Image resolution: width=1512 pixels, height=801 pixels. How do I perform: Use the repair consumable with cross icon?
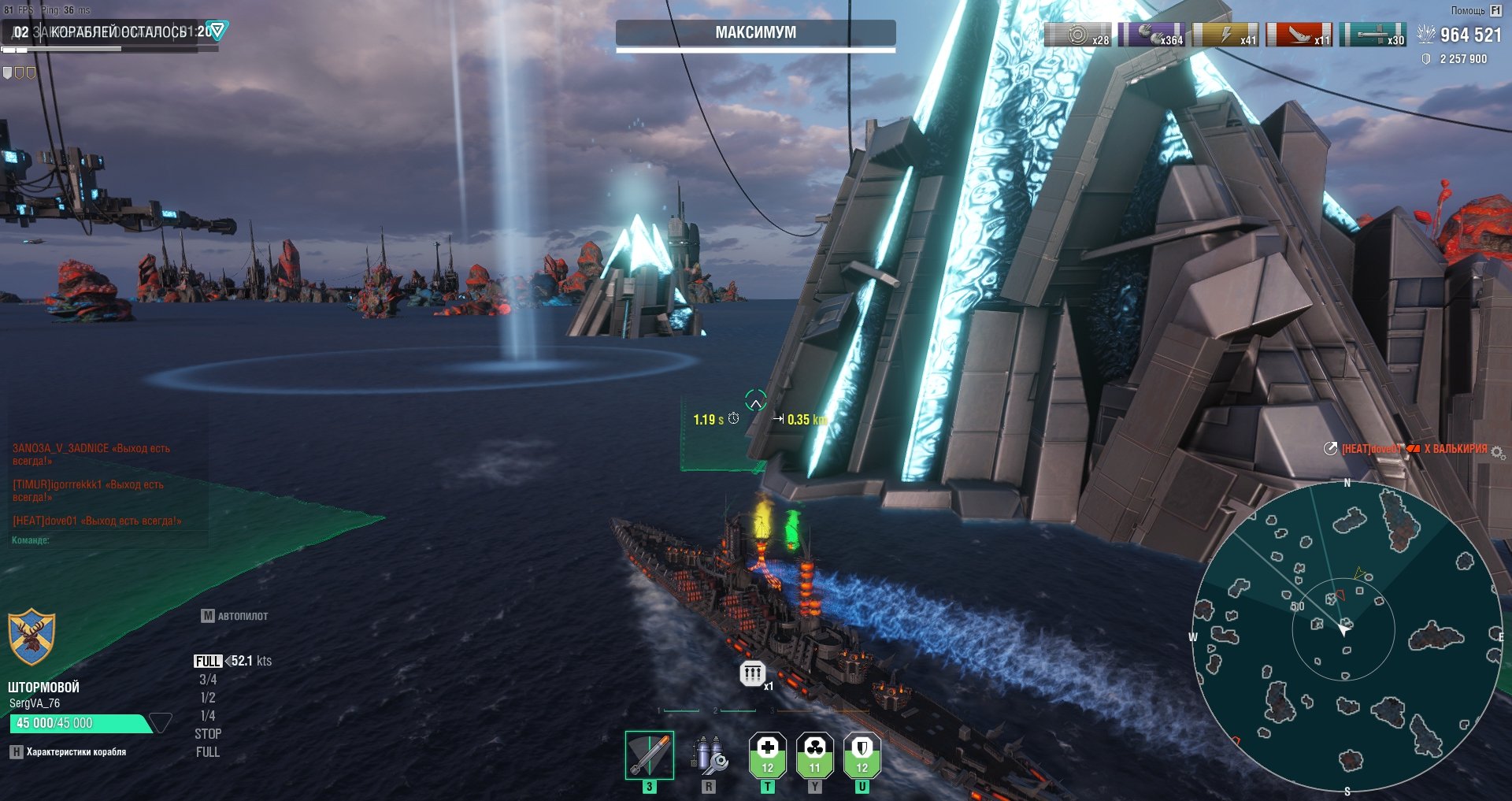tap(768, 755)
